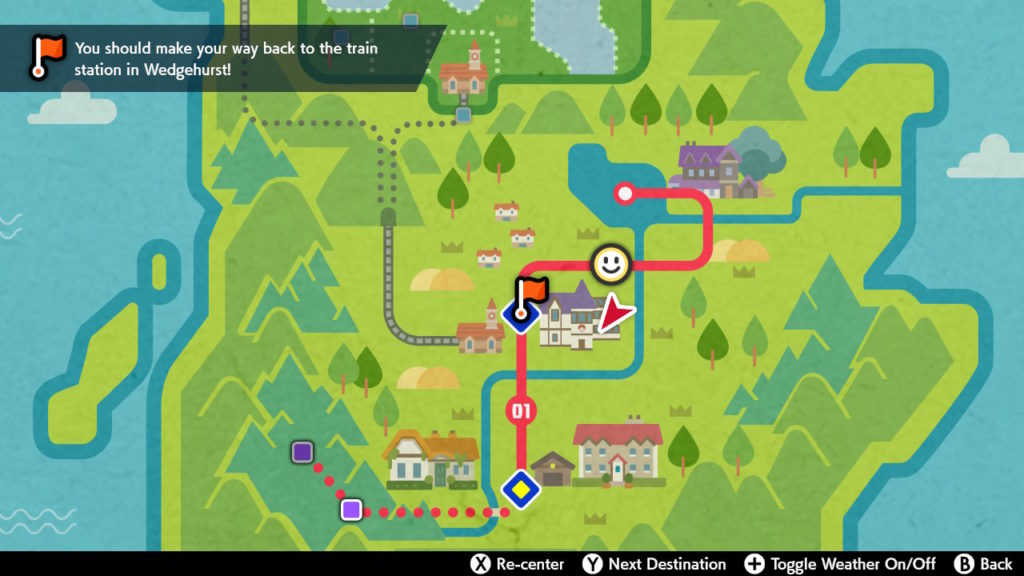Click the smiley face player marker
Image resolution: width=1024 pixels, height=576 pixels.
coord(609,264)
